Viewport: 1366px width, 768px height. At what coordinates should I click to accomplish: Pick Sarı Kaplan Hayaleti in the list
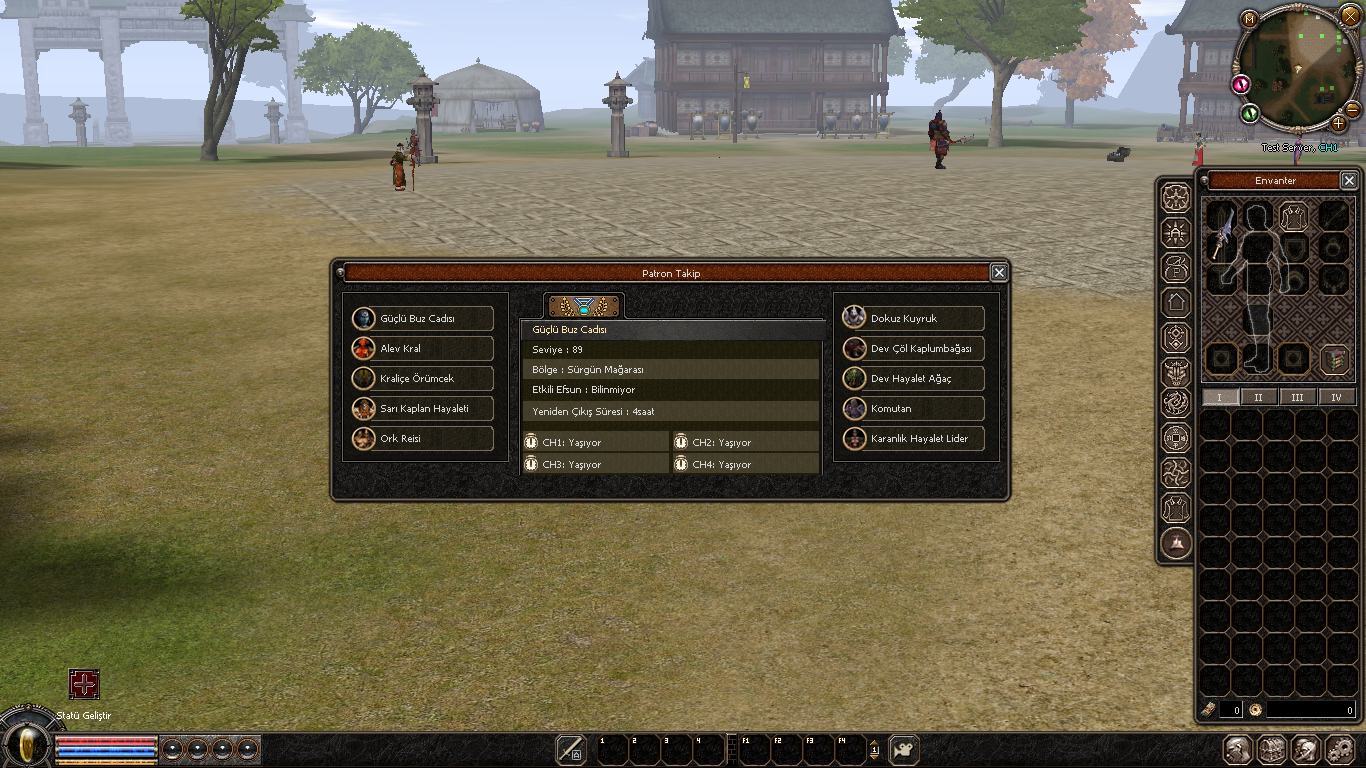422,409
